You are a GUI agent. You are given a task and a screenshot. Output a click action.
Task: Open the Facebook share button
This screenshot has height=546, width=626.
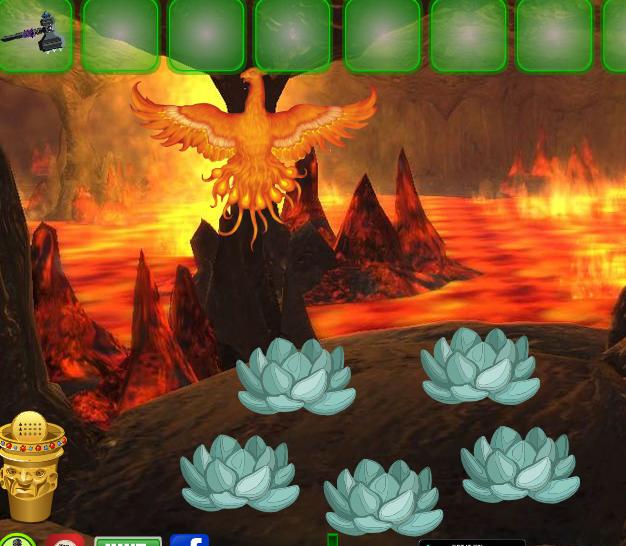click(189, 541)
